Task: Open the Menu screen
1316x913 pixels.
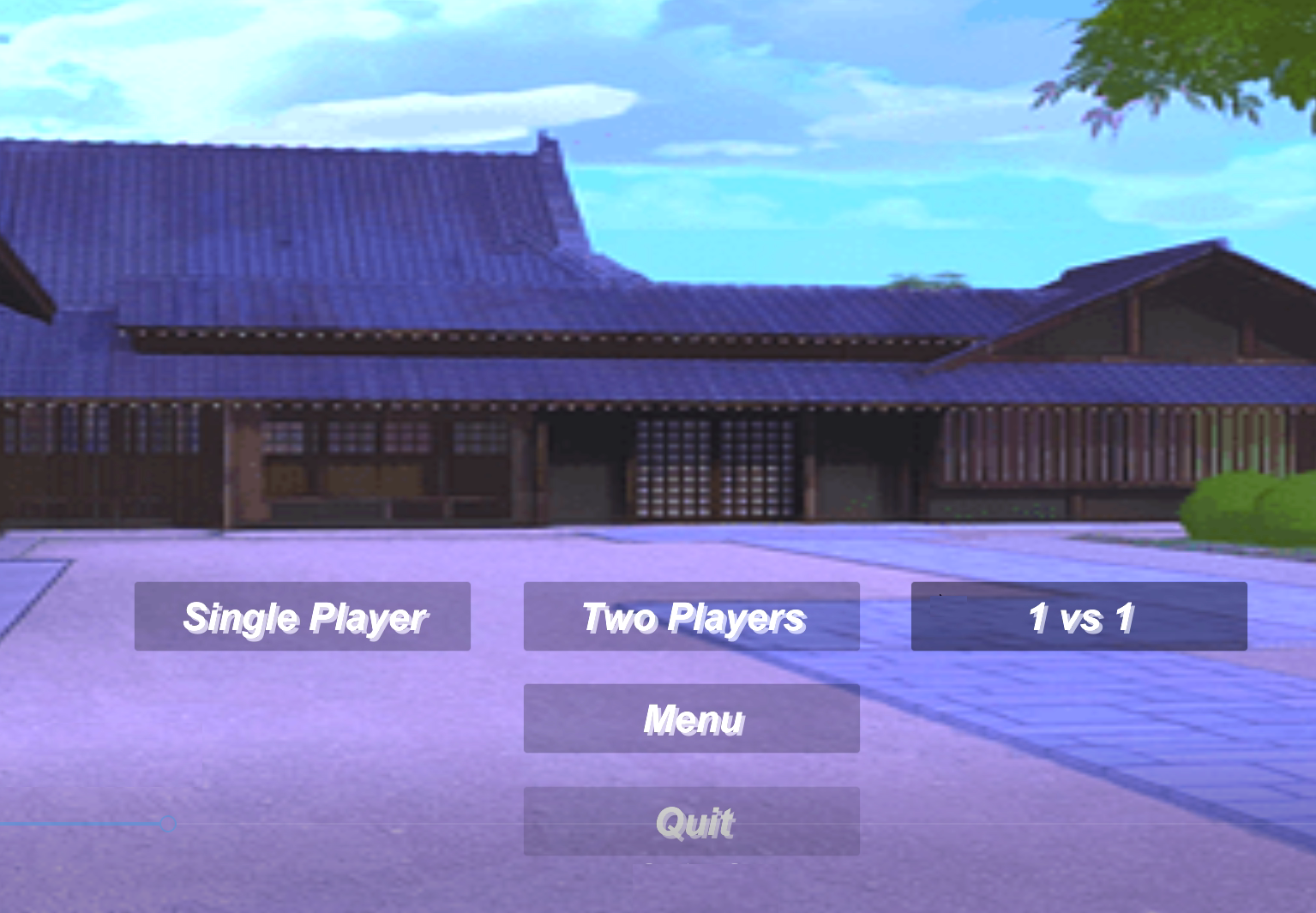Action: pyautogui.click(x=691, y=718)
